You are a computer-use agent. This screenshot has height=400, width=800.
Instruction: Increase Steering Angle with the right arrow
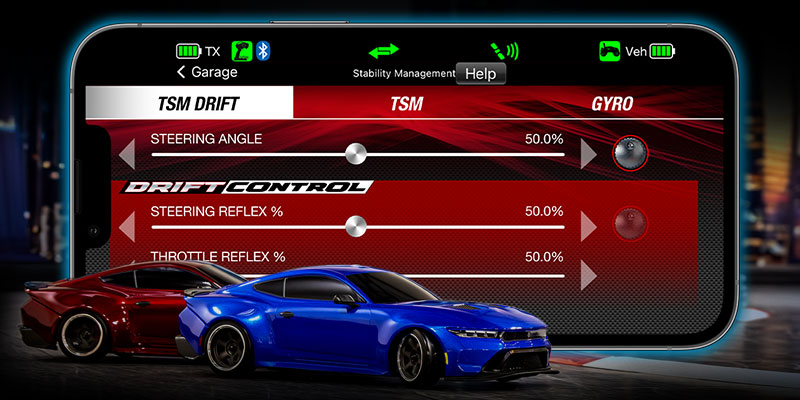point(589,154)
